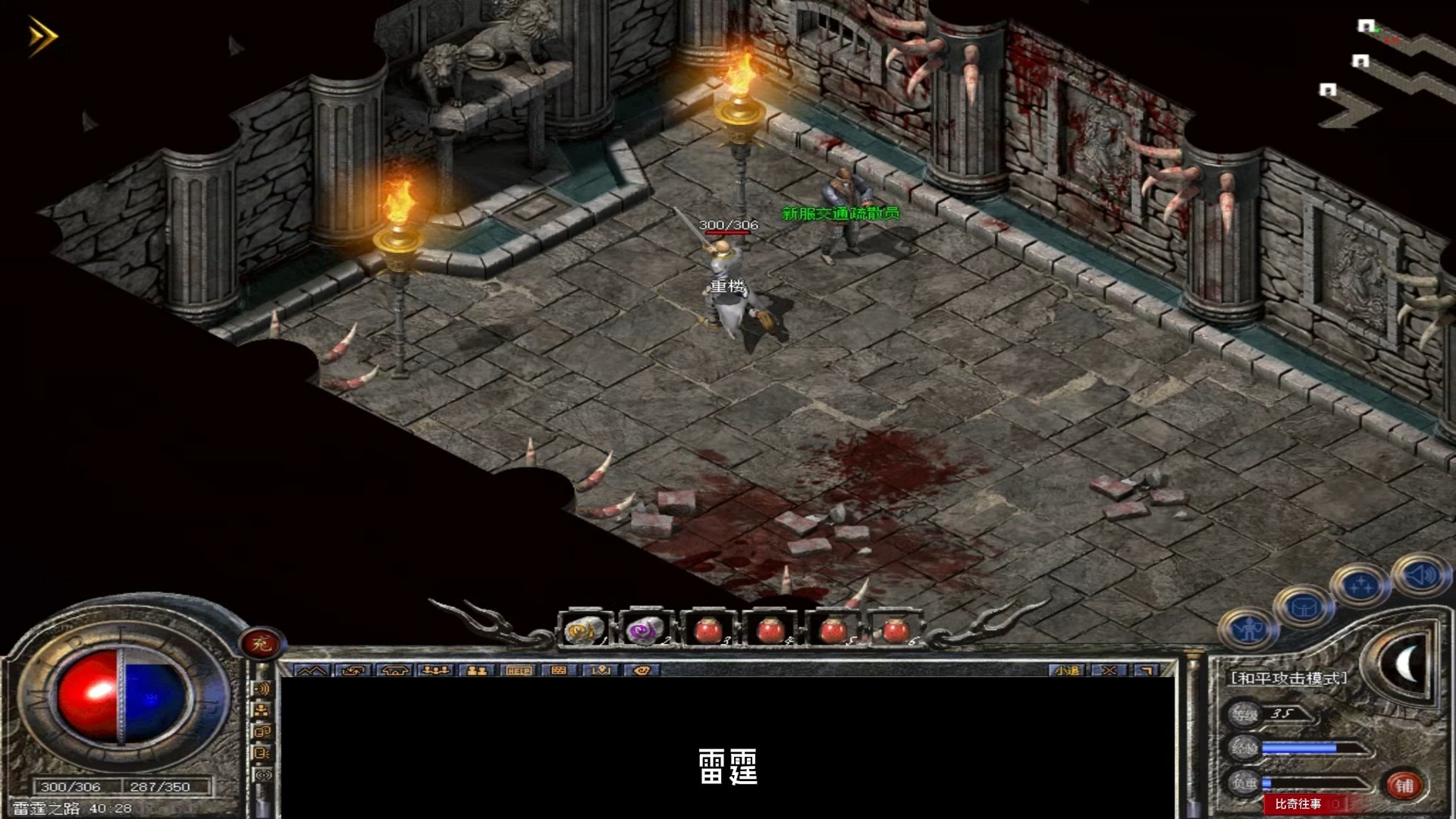1456x819 pixels.
Task: Click the three-person group icon on chat bar
Action: point(435,670)
